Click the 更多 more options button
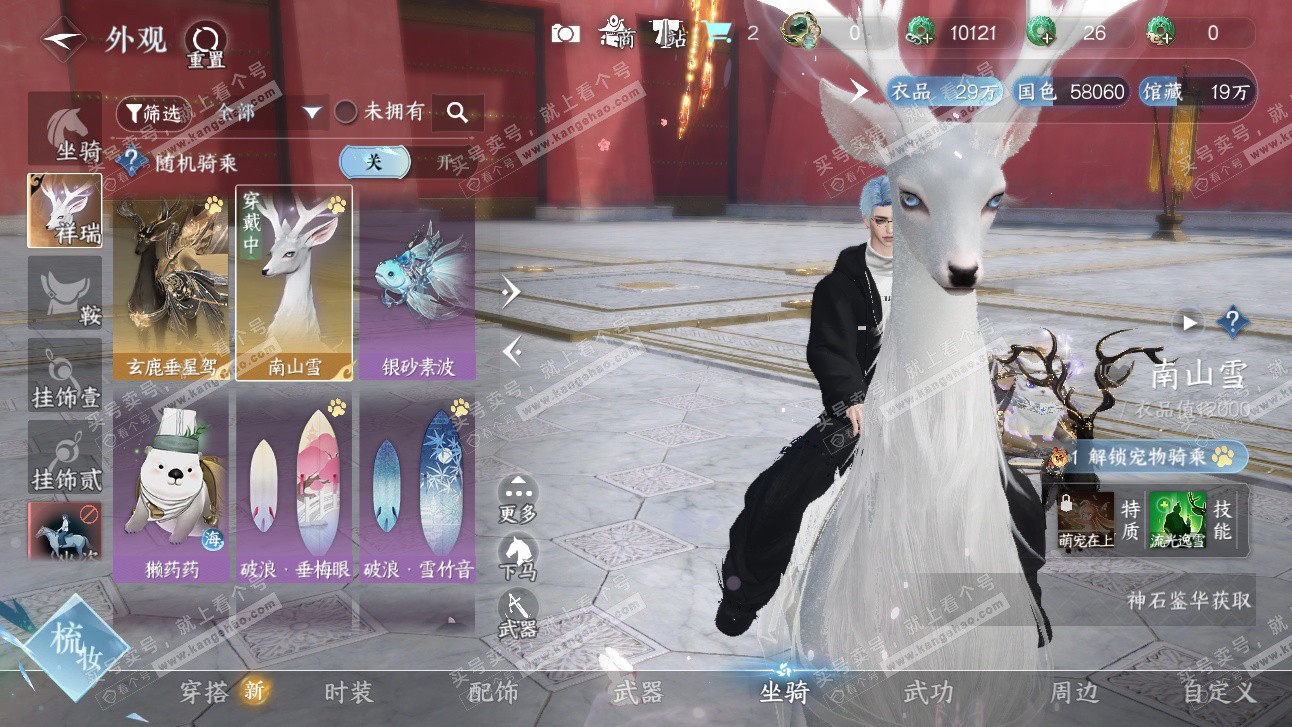The width and height of the screenshot is (1292, 727). 518,498
